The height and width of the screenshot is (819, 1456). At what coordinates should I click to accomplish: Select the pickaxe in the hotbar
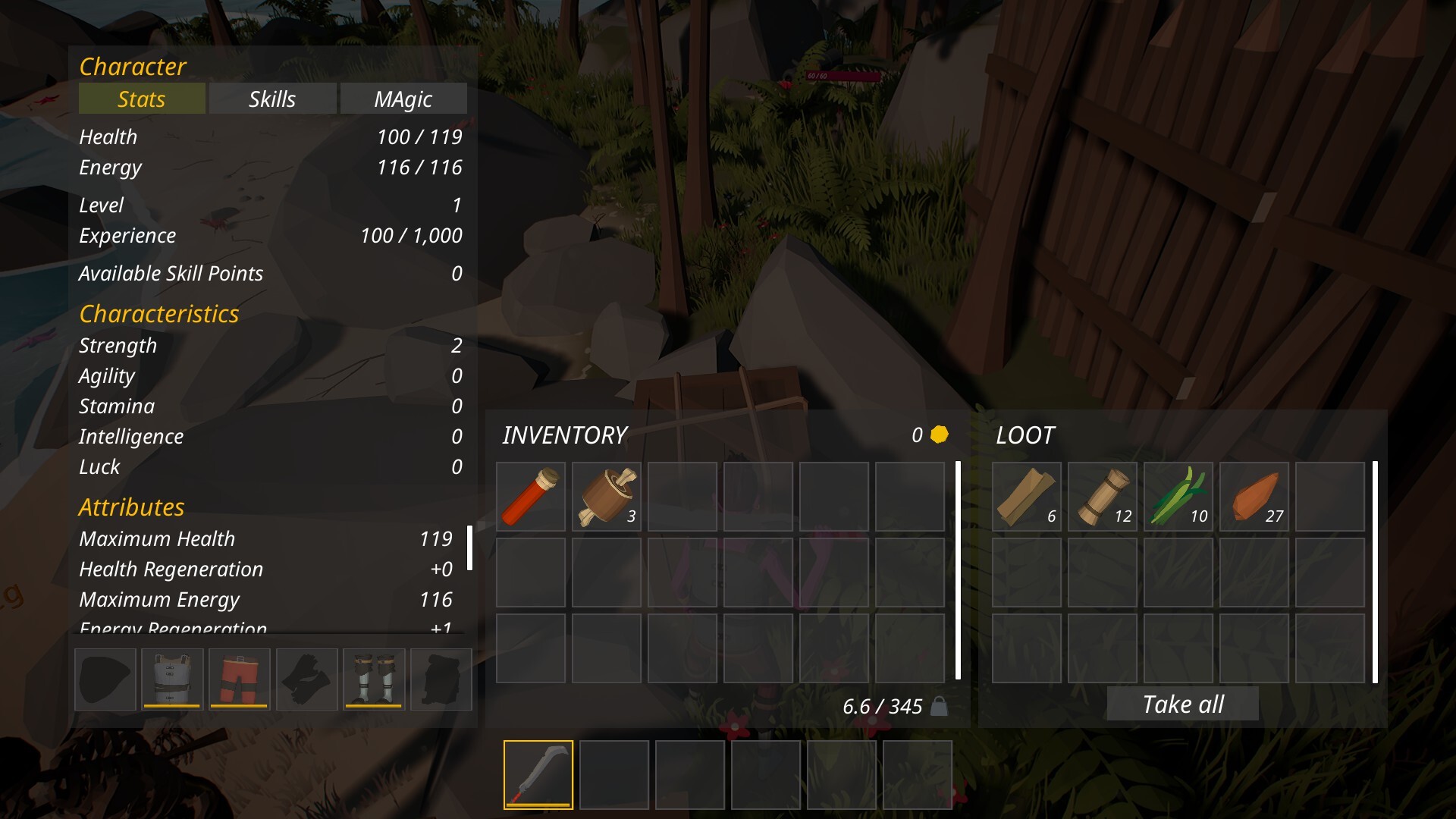click(538, 773)
